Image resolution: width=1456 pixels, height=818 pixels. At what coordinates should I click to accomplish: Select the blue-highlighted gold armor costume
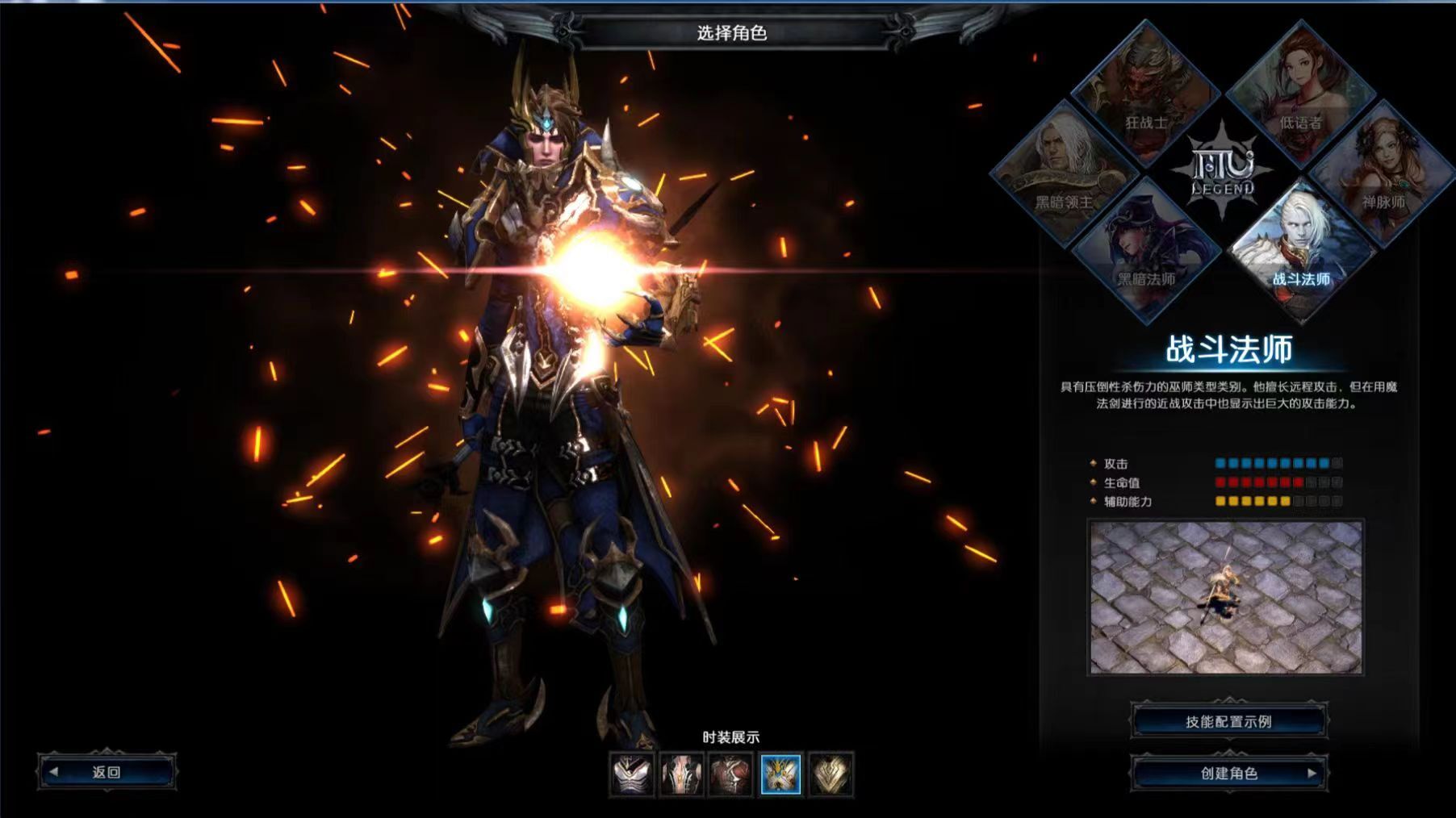point(780,774)
